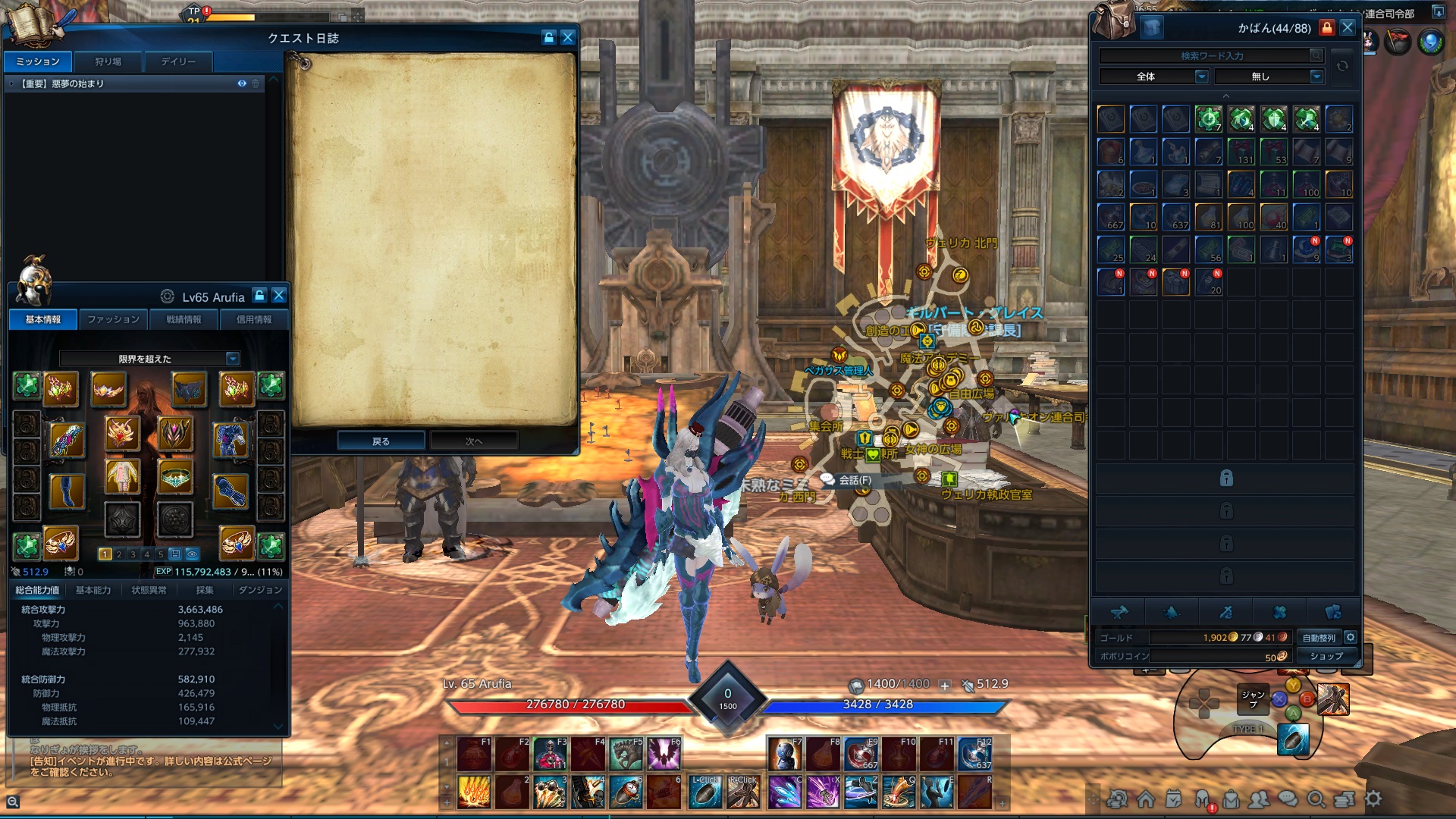Click the home icon in bottom-right tray
This screenshot has height=819, width=1456.
(x=1147, y=799)
